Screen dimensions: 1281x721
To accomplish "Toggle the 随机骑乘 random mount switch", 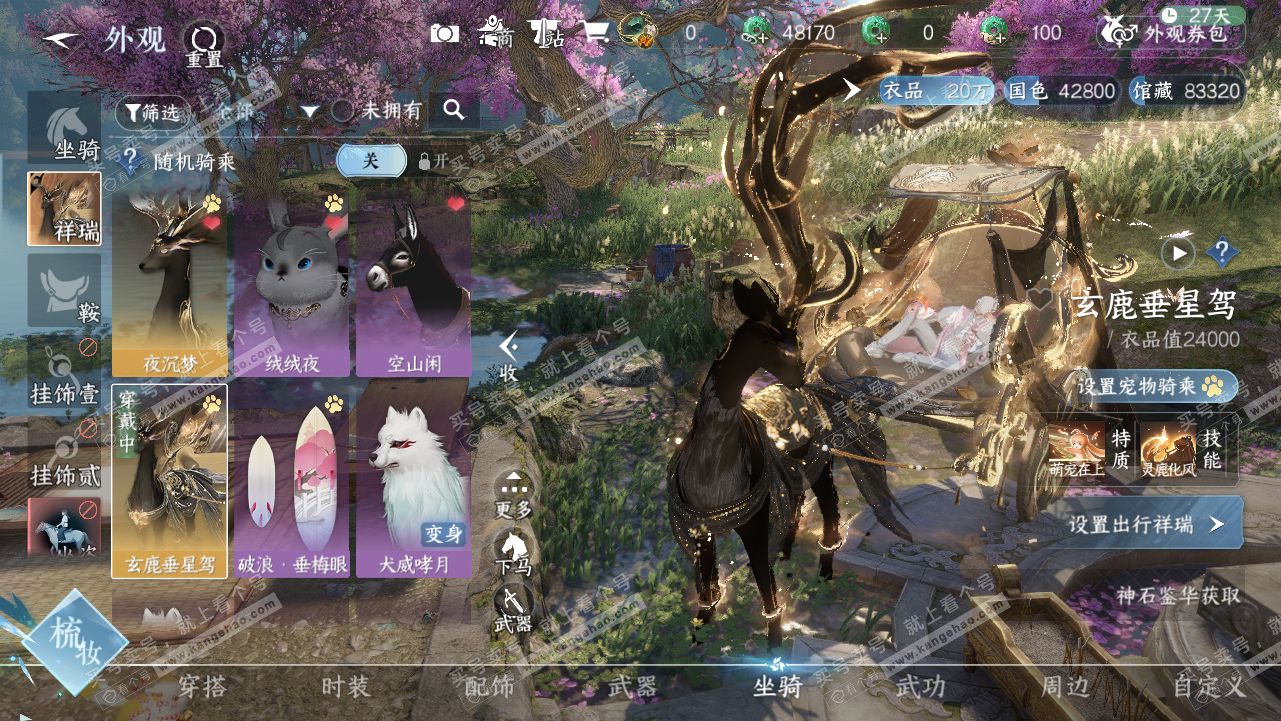I will 372,160.
